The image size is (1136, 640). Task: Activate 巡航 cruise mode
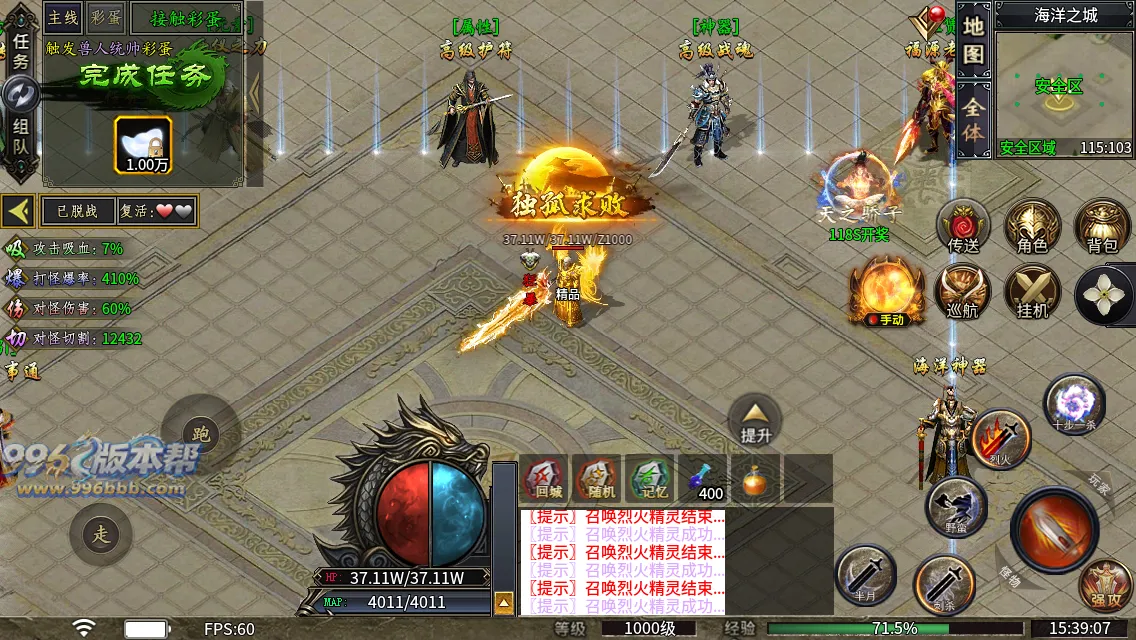pyautogui.click(x=963, y=294)
